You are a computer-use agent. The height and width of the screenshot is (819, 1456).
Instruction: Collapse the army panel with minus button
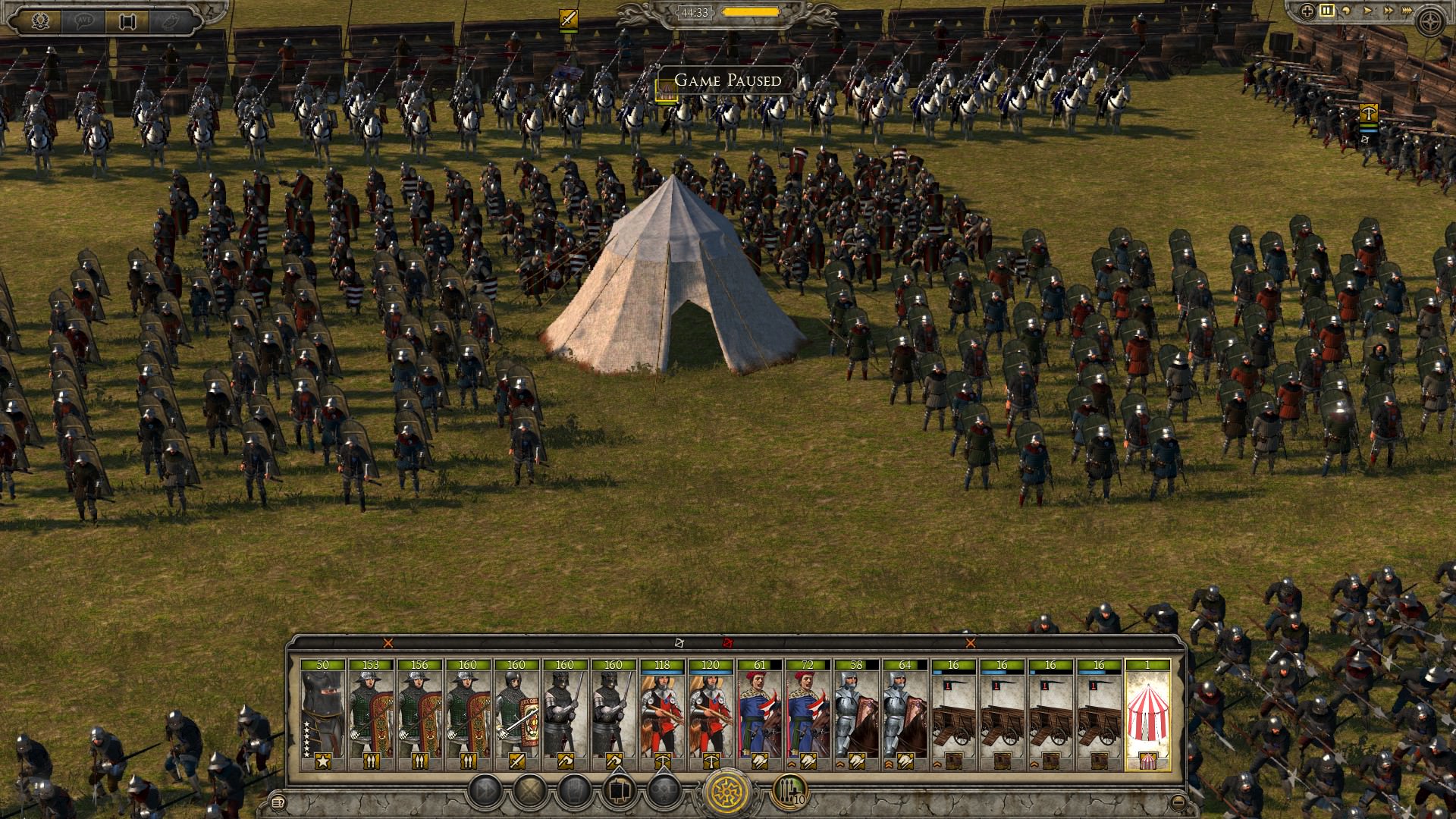(1177, 802)
